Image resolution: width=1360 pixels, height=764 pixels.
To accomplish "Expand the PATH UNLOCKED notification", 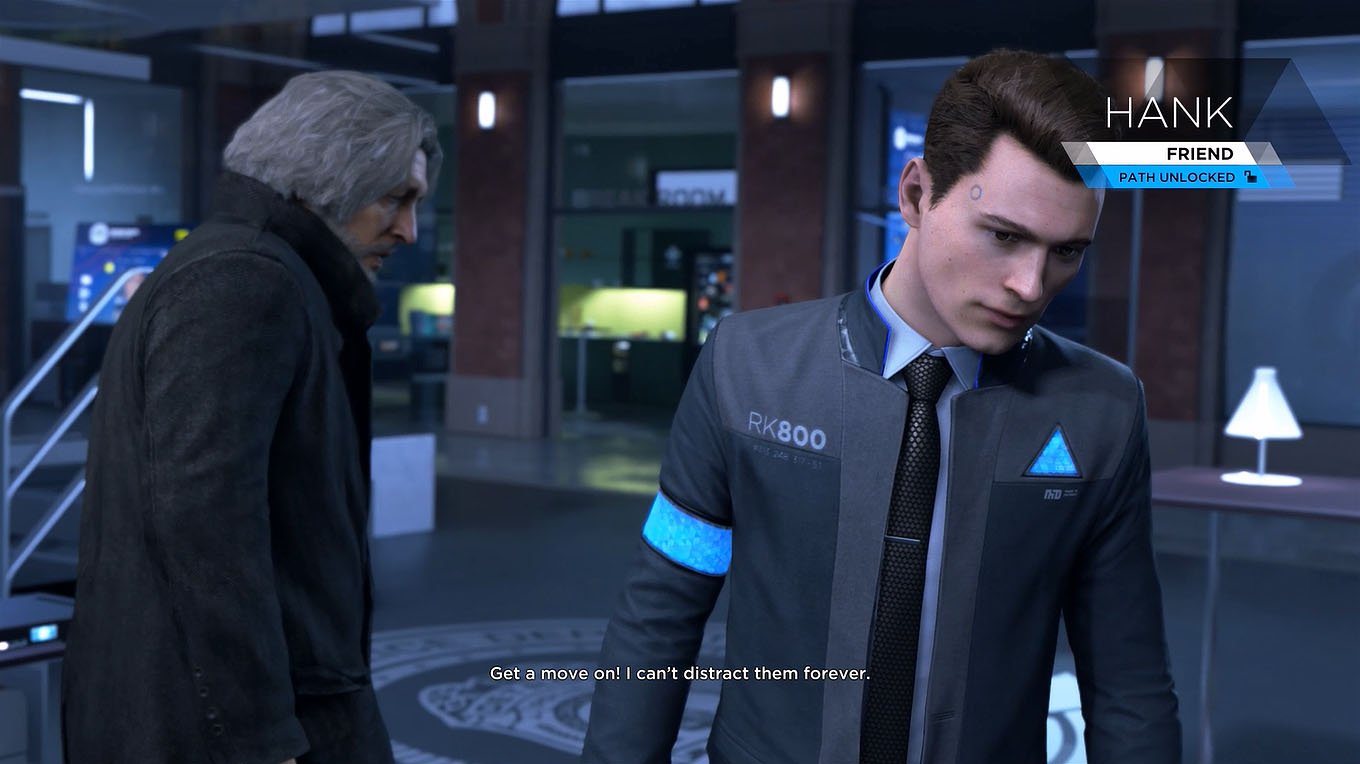I will [x=1189, y=177].
